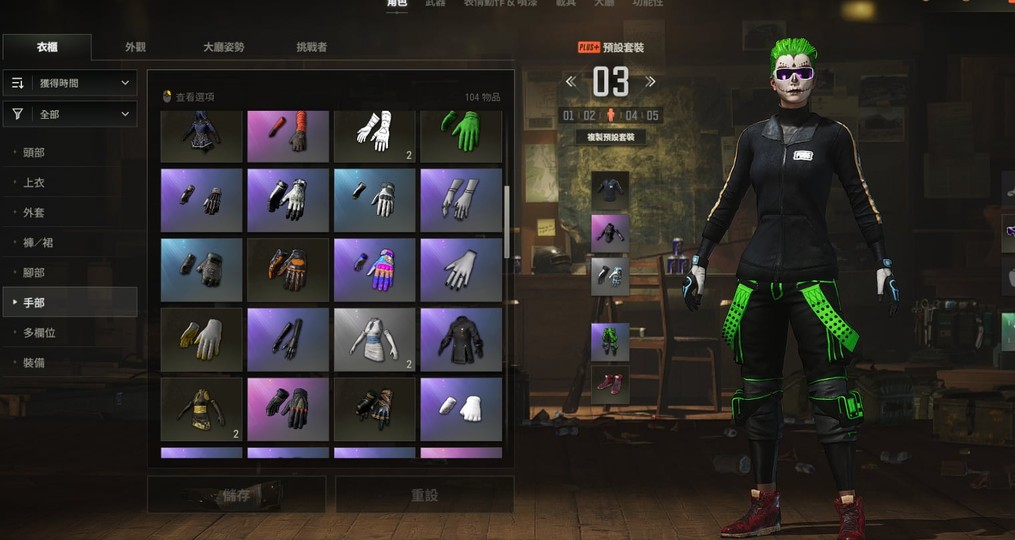The width and height of the screenshot is (1015, 540).
Task: Select the 頭部 head category
Action: tap(34, 153)
